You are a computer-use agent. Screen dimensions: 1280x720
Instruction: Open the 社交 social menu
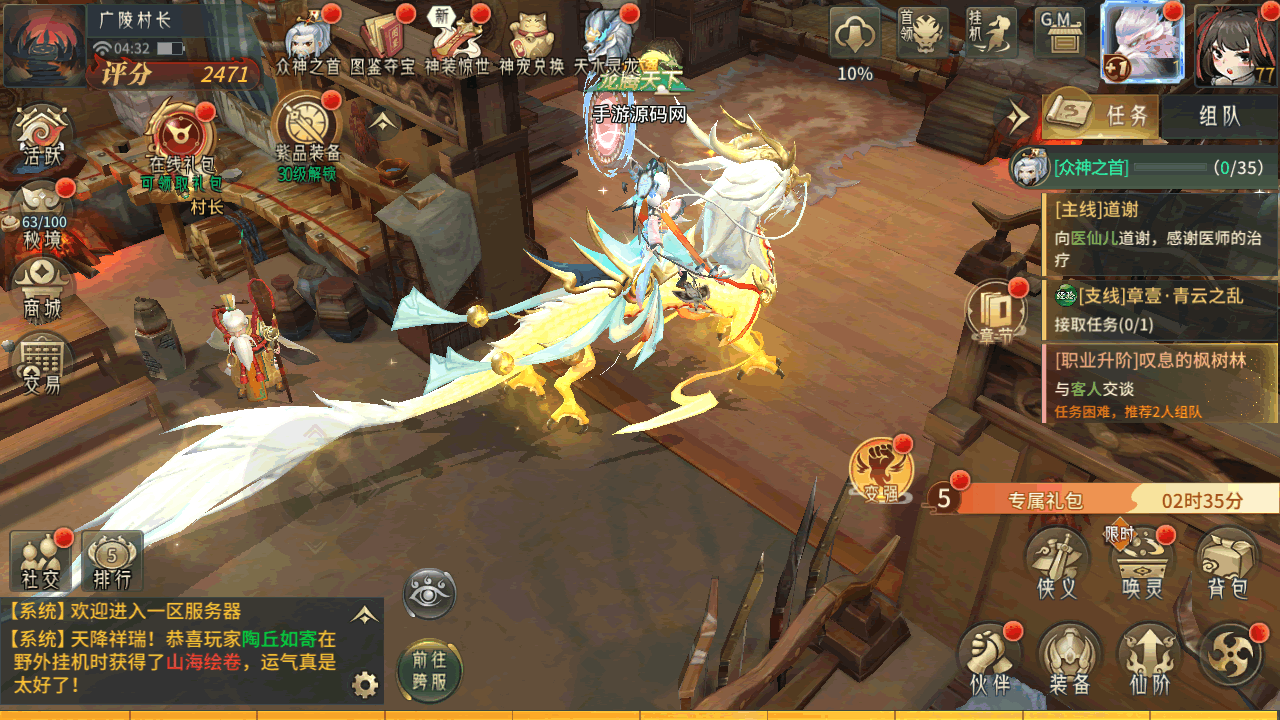click(x=41, y=561)
